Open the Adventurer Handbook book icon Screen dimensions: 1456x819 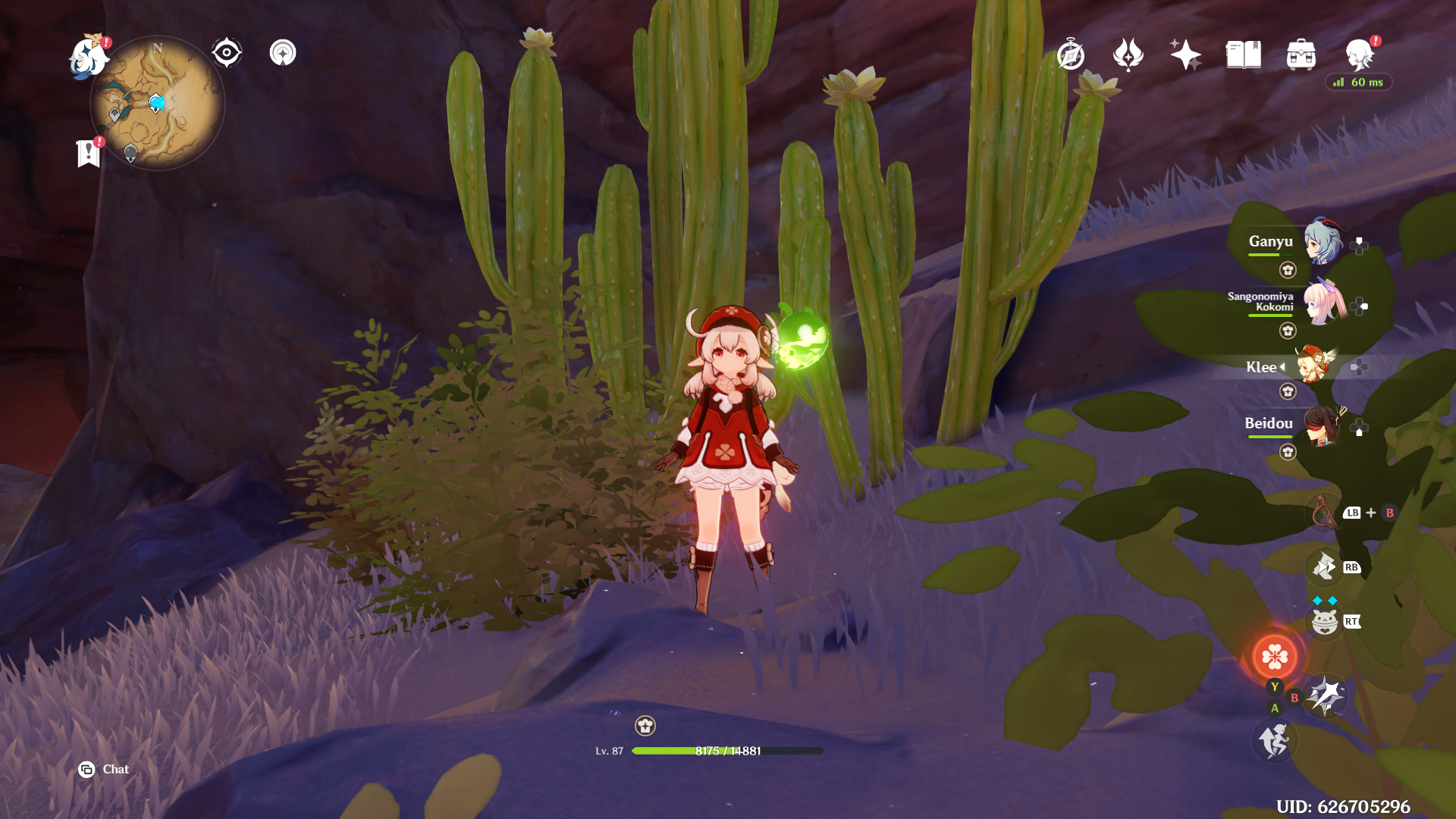point(1243,55)
